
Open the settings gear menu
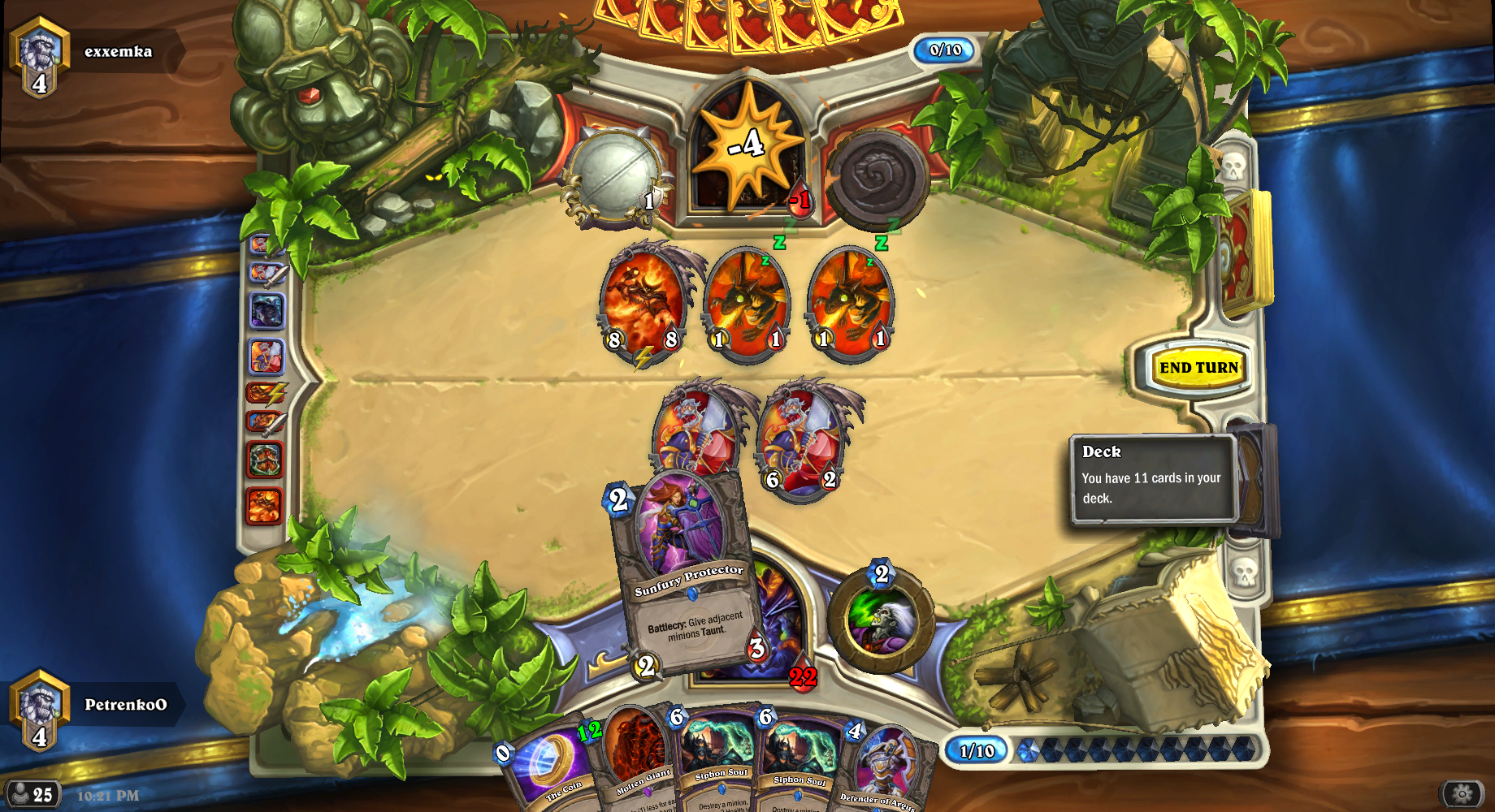(1462, 794)
